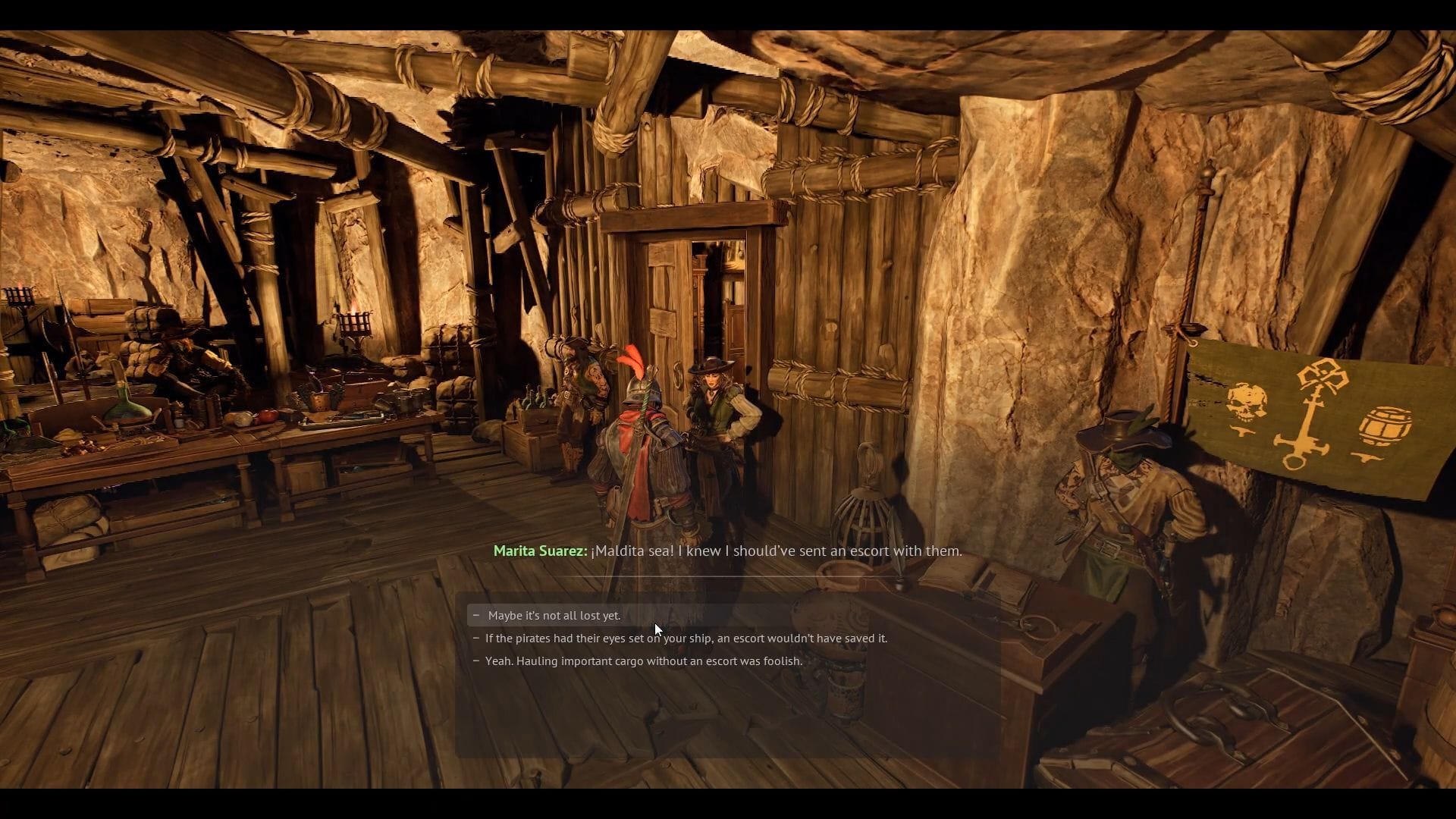Click the hanging lantern cage near the desk
Viewport: 1456px width, 819px height.
coord(865,508)
